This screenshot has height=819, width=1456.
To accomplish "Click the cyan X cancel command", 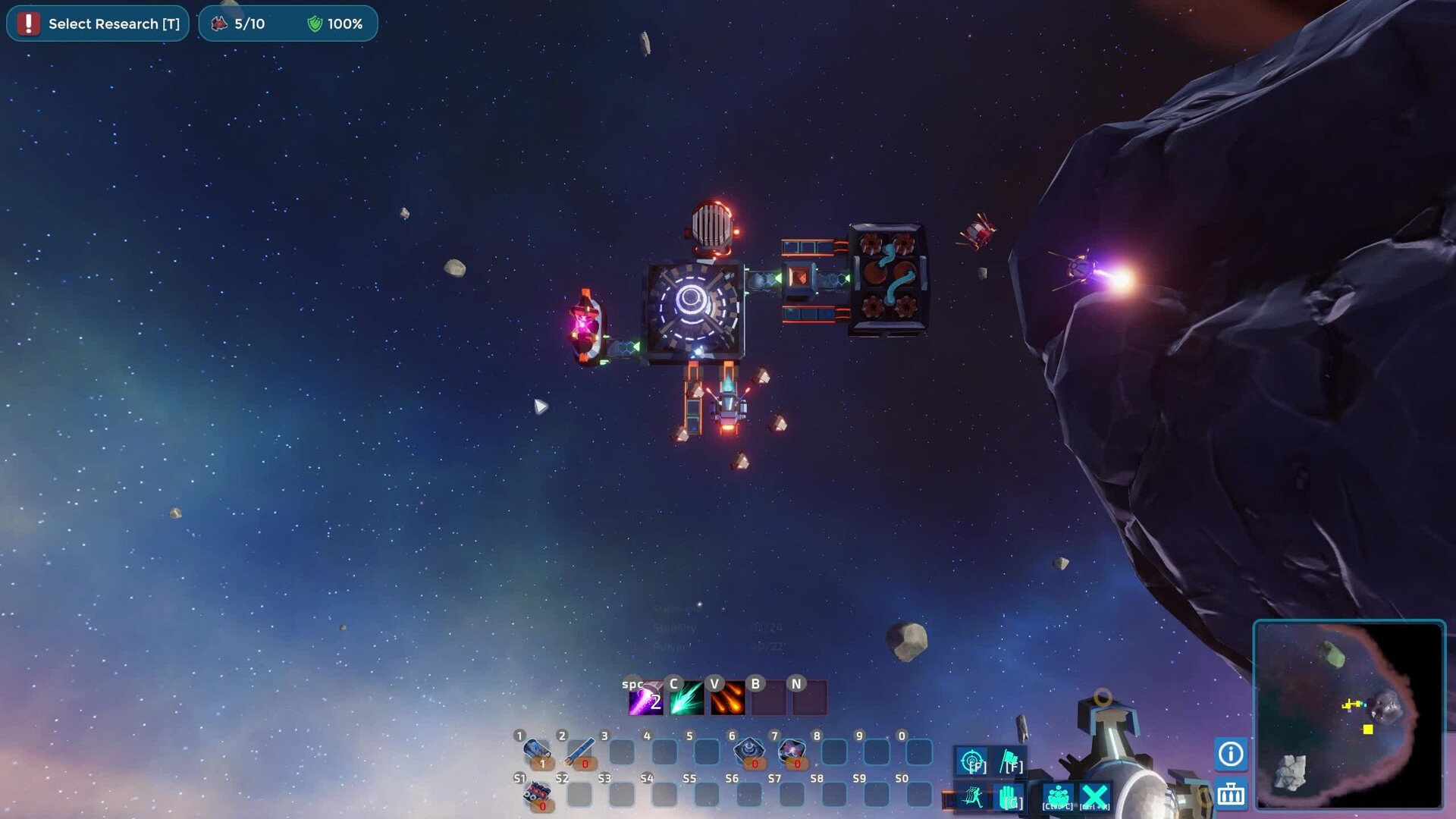I will click(x=1094, y=797).
